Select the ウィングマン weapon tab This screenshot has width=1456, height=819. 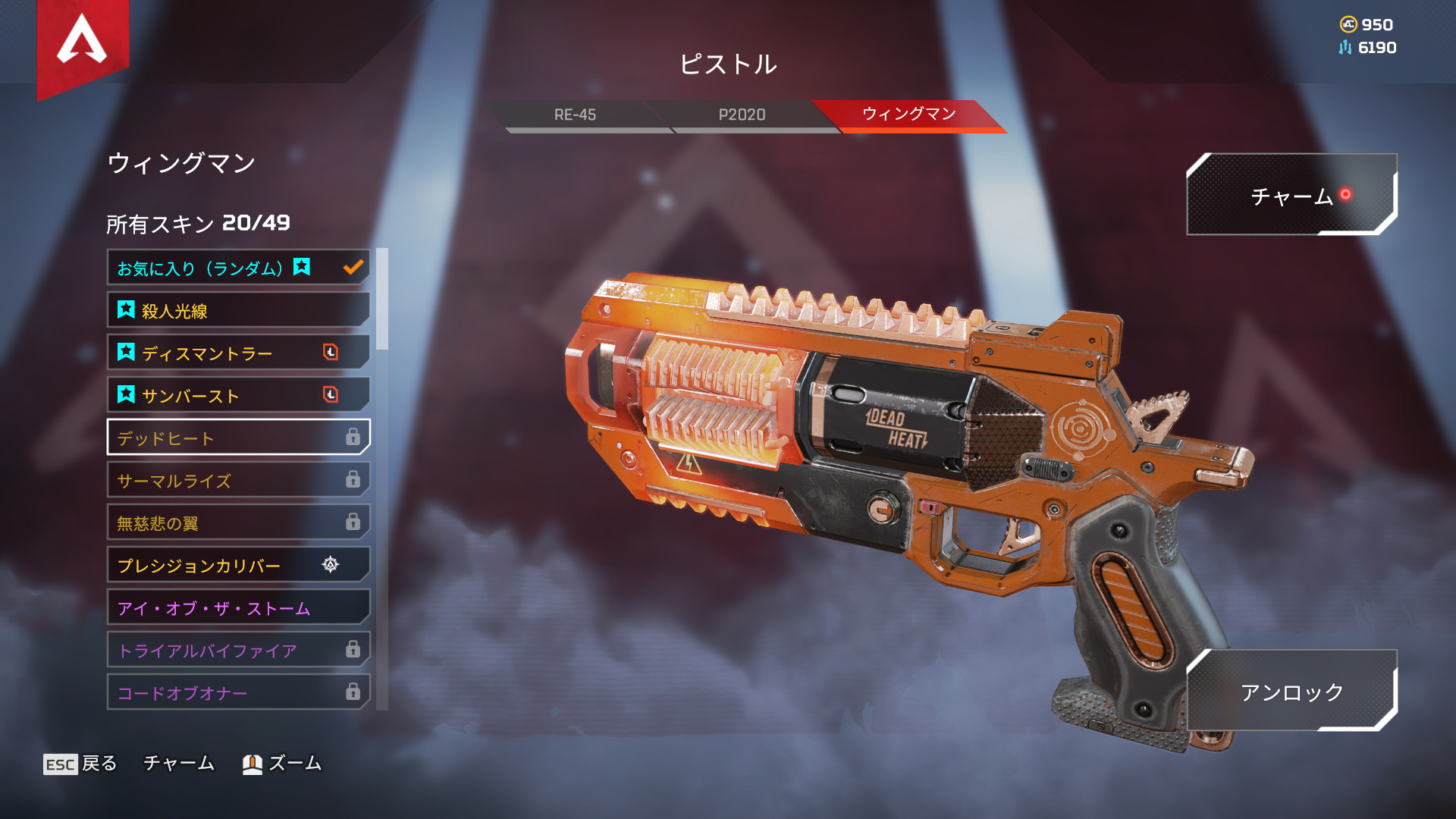[908, 115]
